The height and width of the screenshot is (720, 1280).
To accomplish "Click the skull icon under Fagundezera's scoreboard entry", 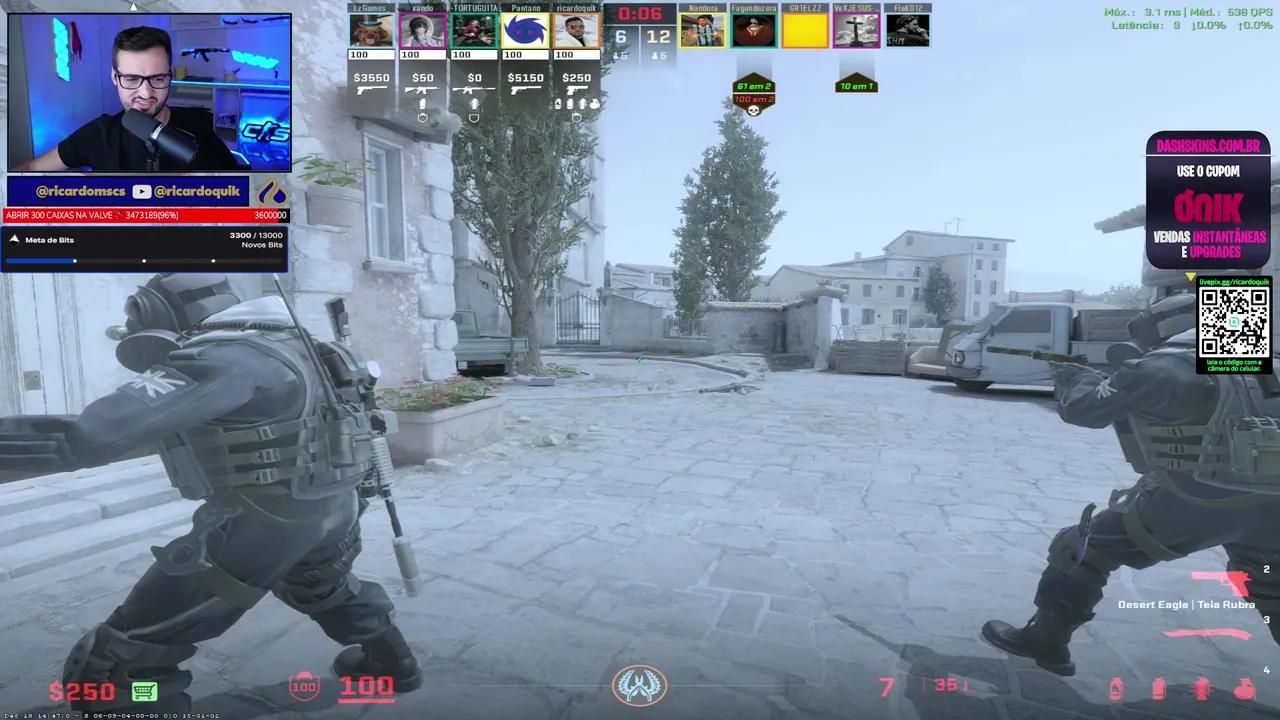I will [x=753, y=110].
